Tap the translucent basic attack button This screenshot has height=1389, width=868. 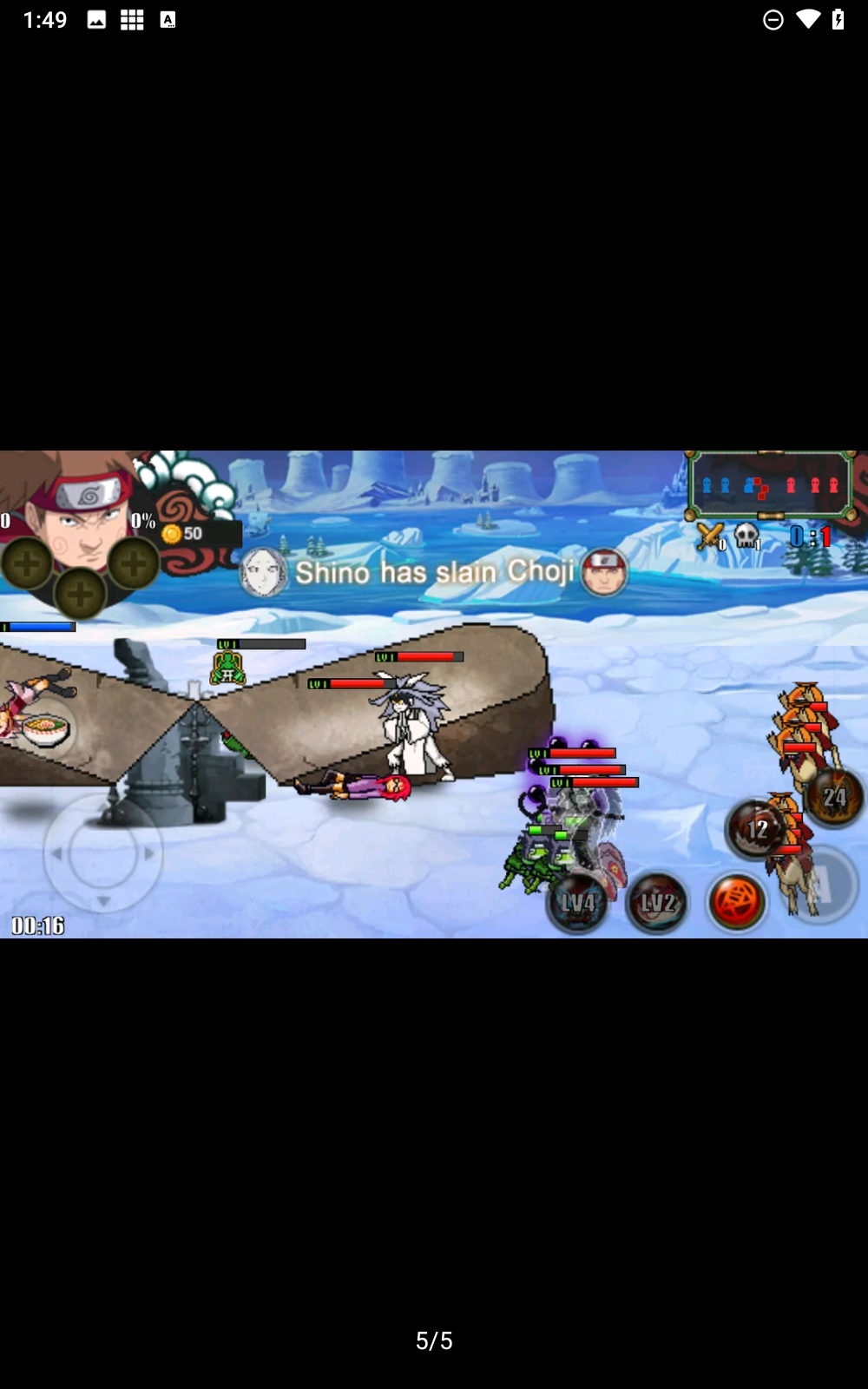(820, 885)
